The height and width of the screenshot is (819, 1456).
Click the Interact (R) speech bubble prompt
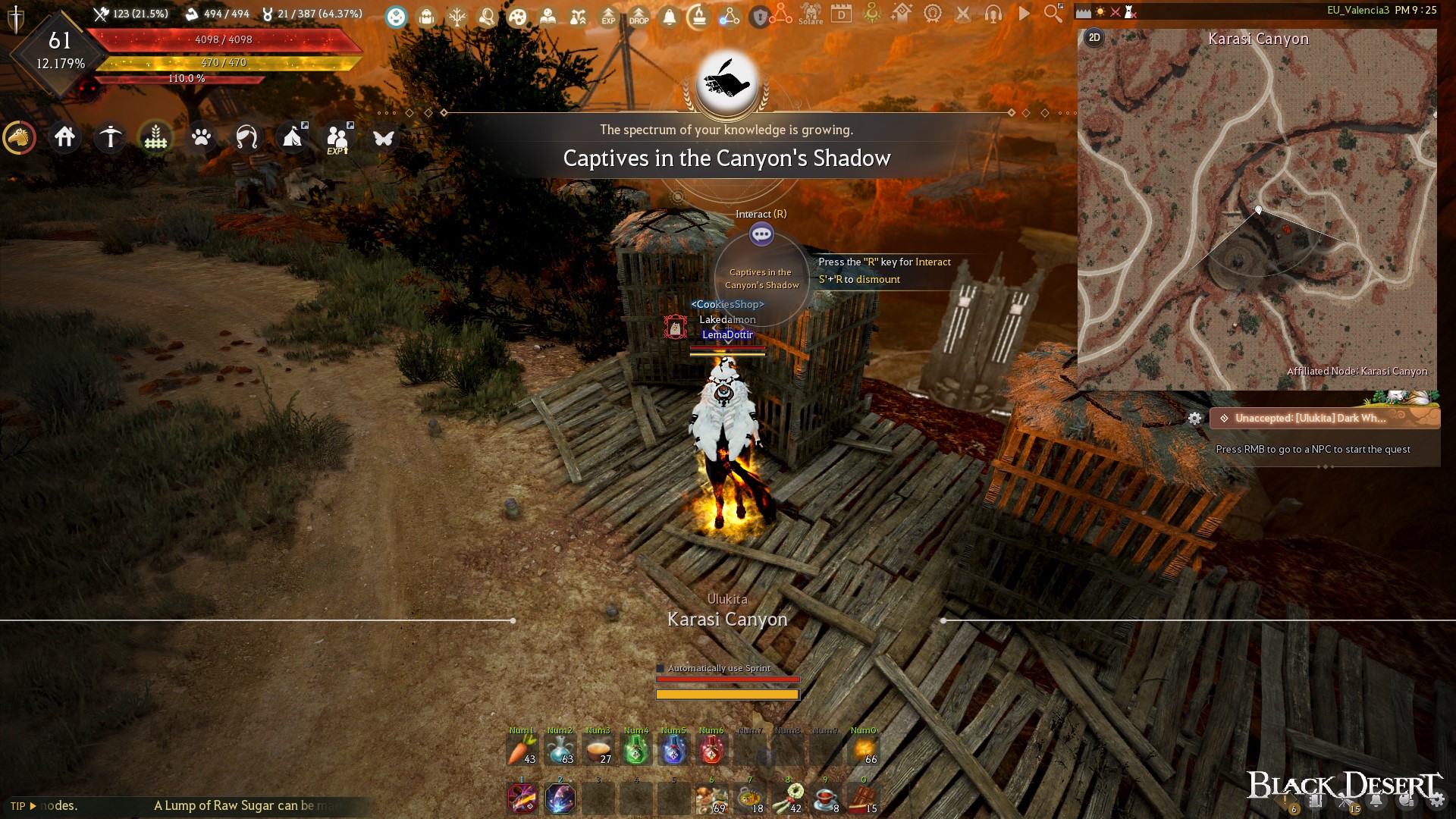(761, 234)
